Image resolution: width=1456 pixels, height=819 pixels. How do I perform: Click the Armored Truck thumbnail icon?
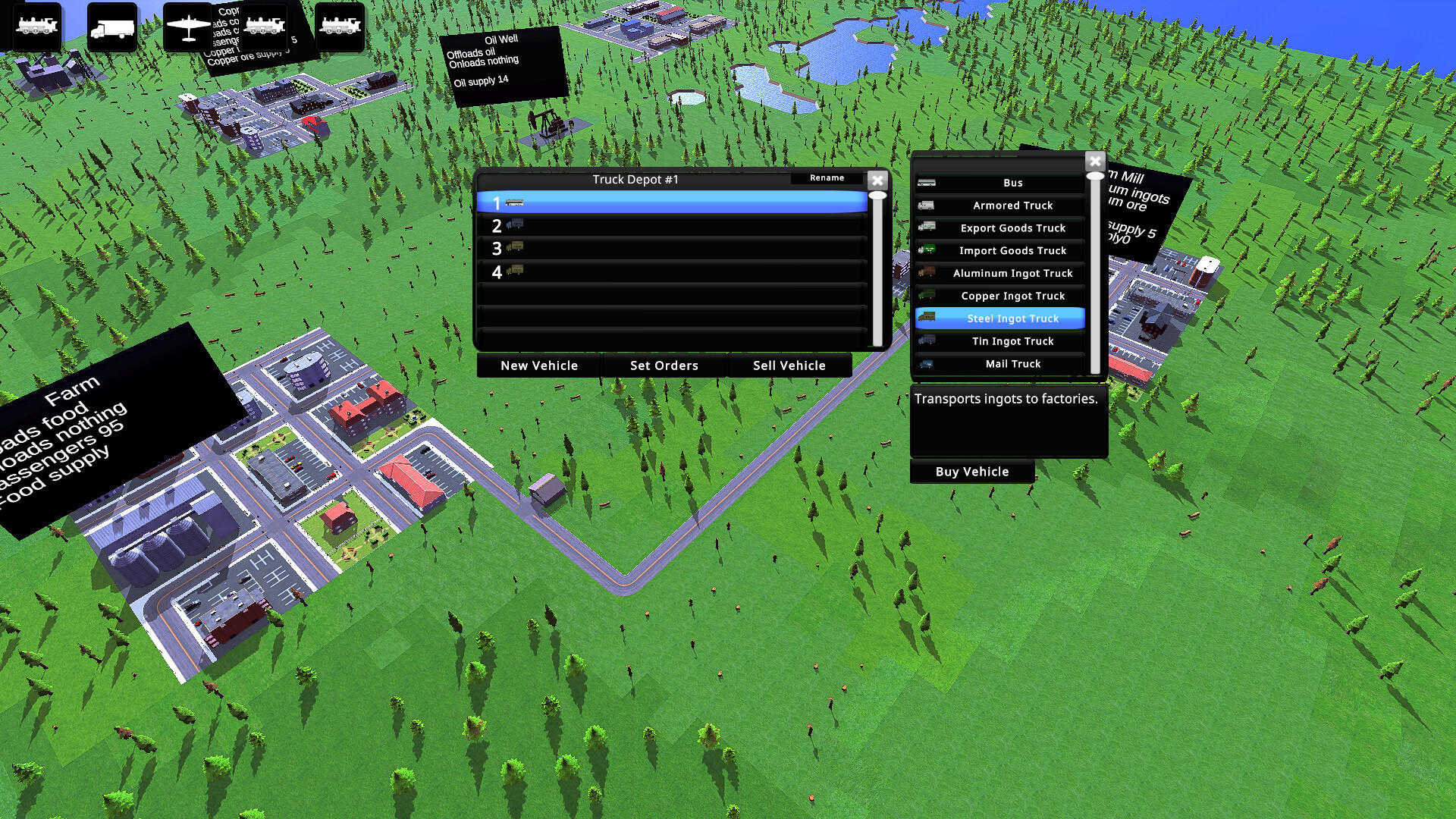click(927, 205)
